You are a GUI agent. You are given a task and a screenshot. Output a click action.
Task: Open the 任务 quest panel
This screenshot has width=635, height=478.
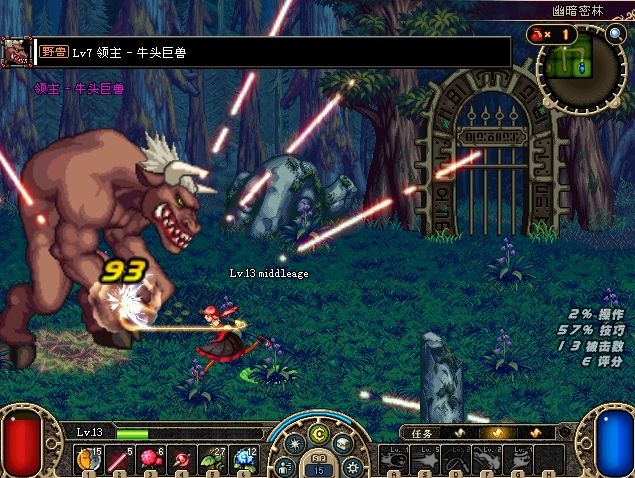pos(421,433)
